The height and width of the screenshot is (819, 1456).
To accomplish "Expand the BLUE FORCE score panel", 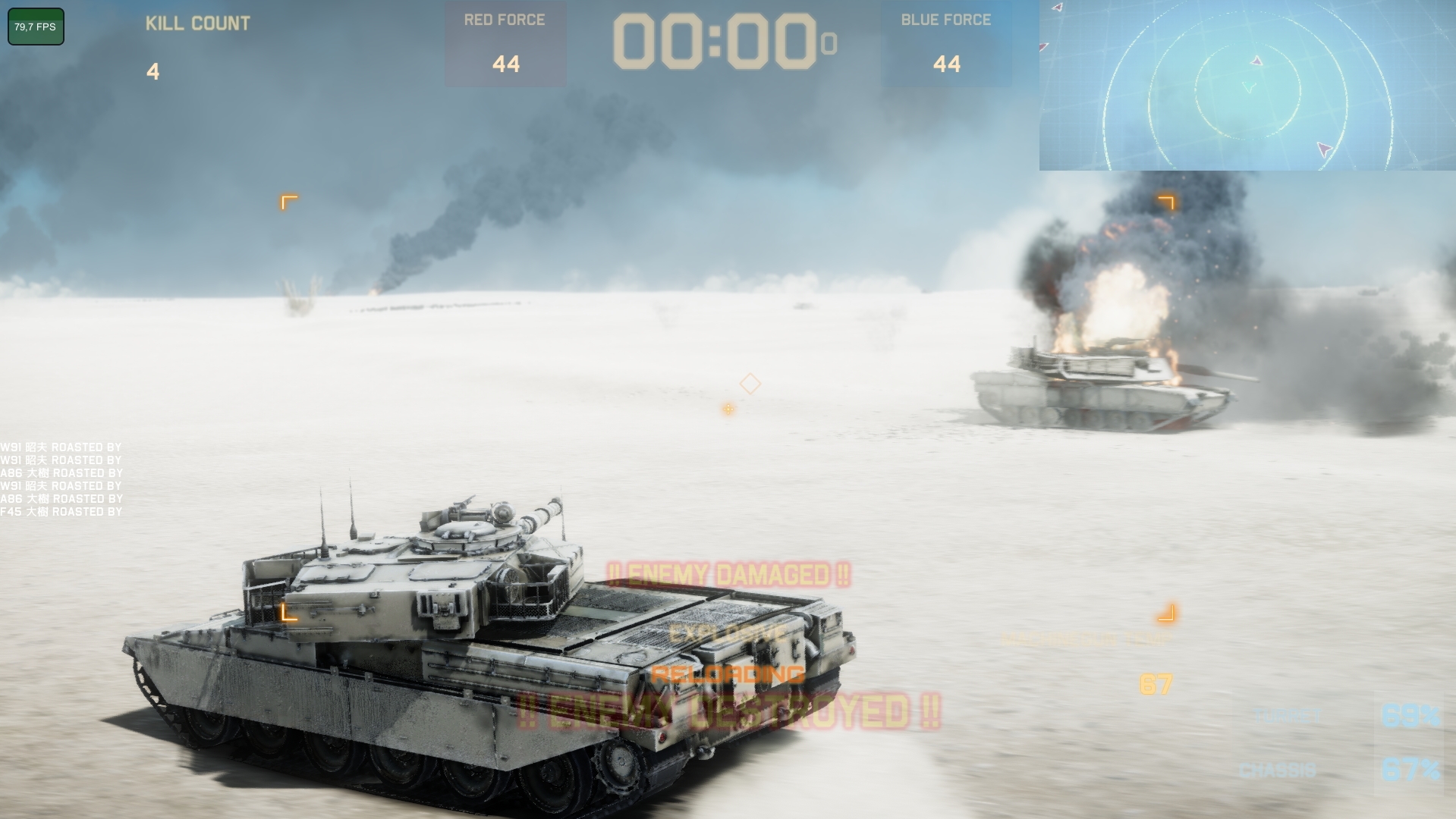I will tap(947, 42).
